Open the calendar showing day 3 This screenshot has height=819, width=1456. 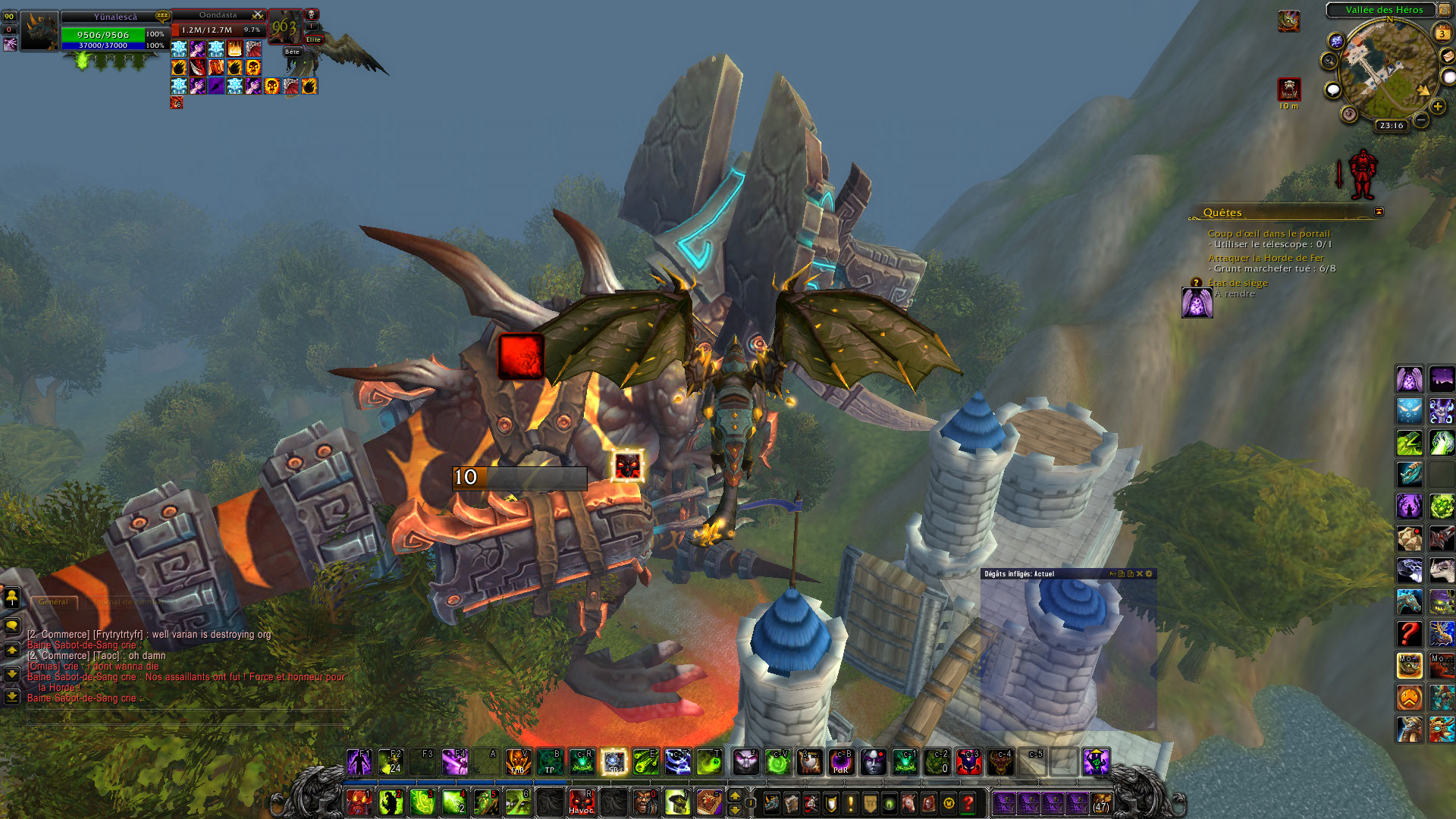(1442, 33)
